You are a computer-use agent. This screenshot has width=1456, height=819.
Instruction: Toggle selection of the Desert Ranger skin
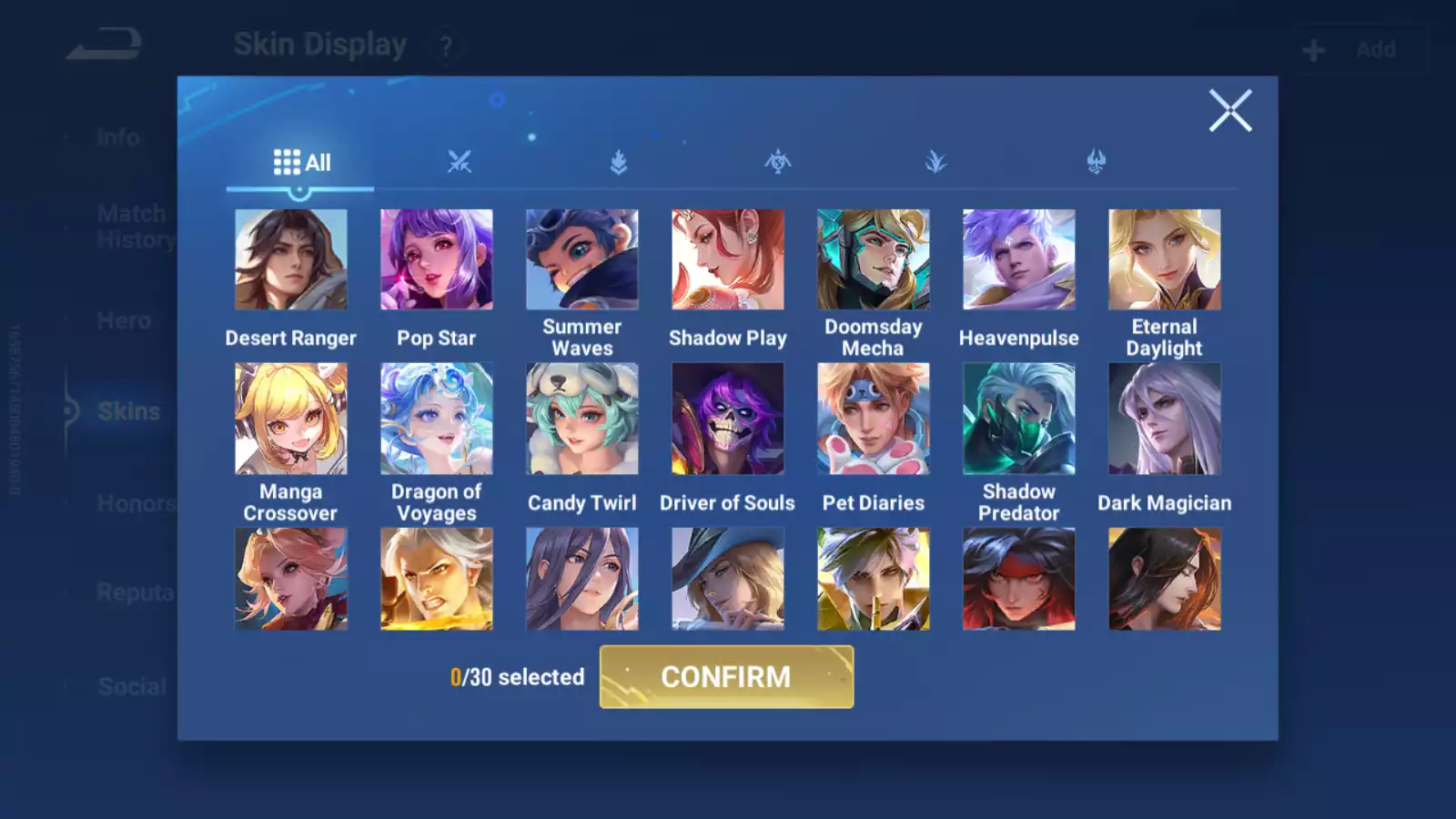point(290,258)
